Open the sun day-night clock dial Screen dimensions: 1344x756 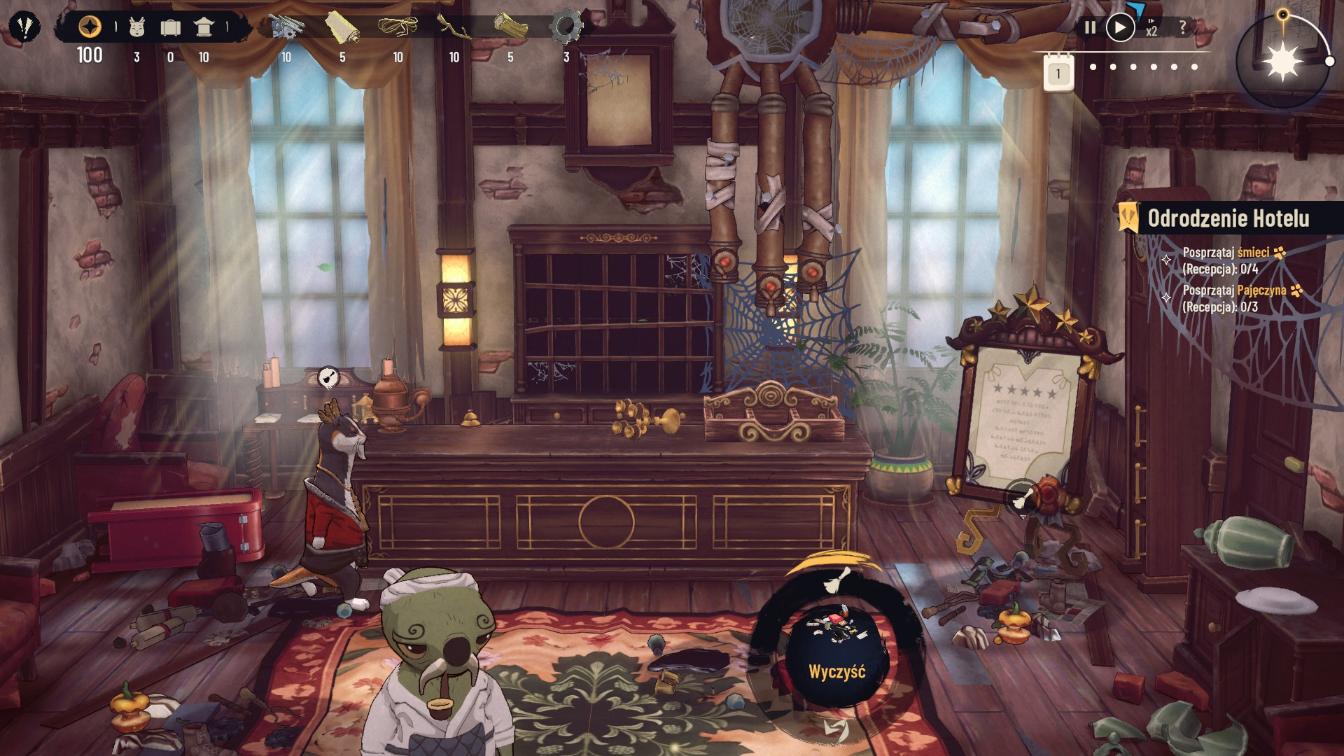pos(1281,60)
